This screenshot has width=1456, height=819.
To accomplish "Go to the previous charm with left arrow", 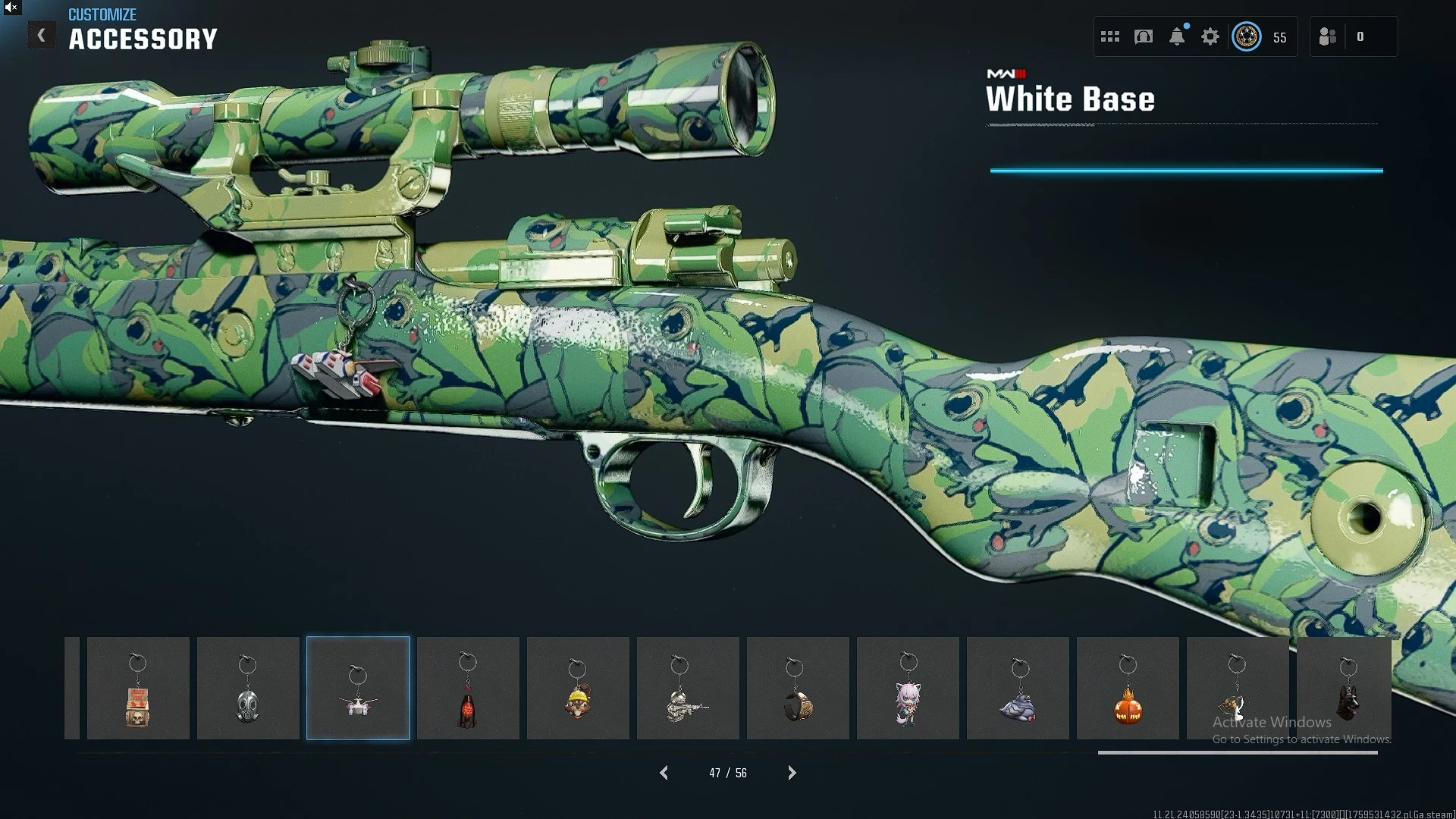I will click(x=664, y=773).
